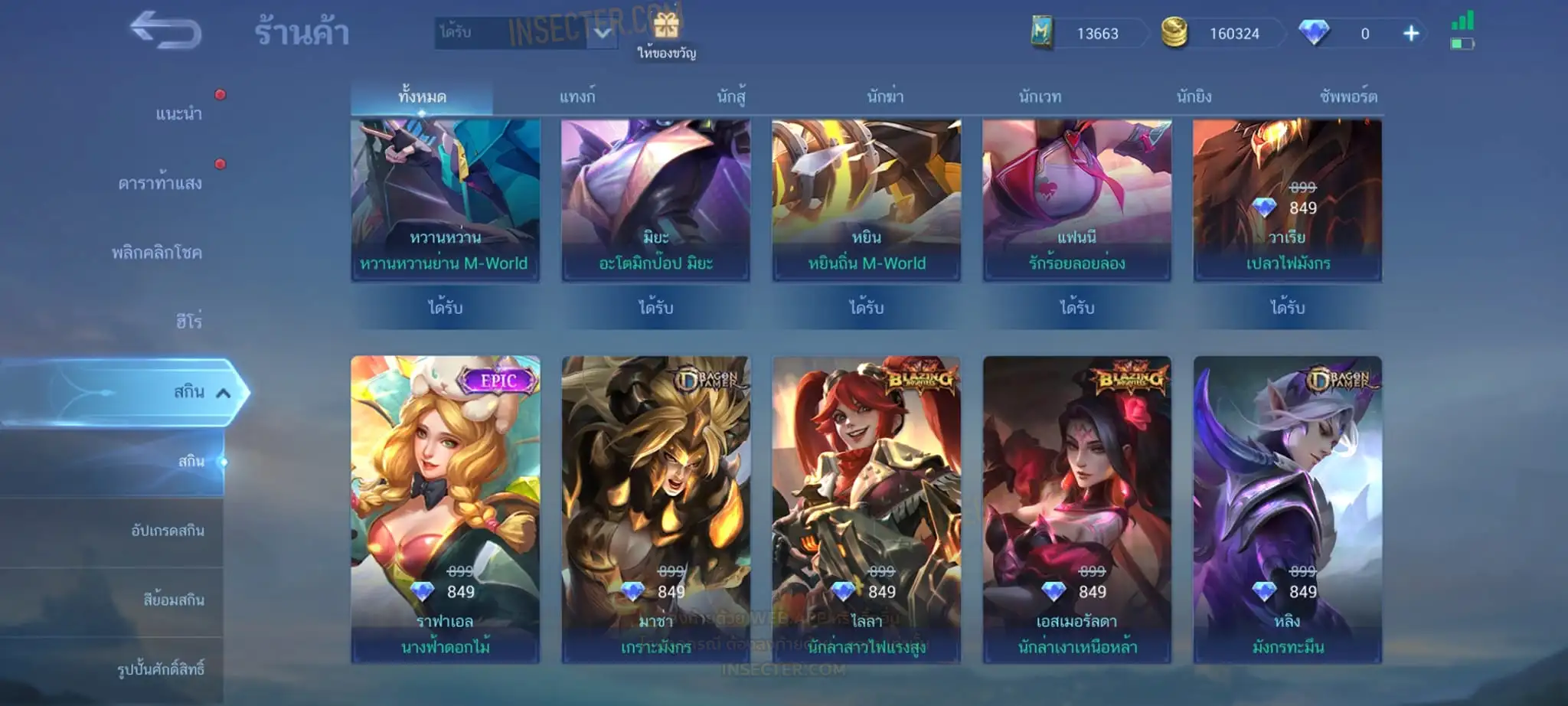
Task: Switch to the ทั้งหมด tab
Action: (x=422, y=97)
